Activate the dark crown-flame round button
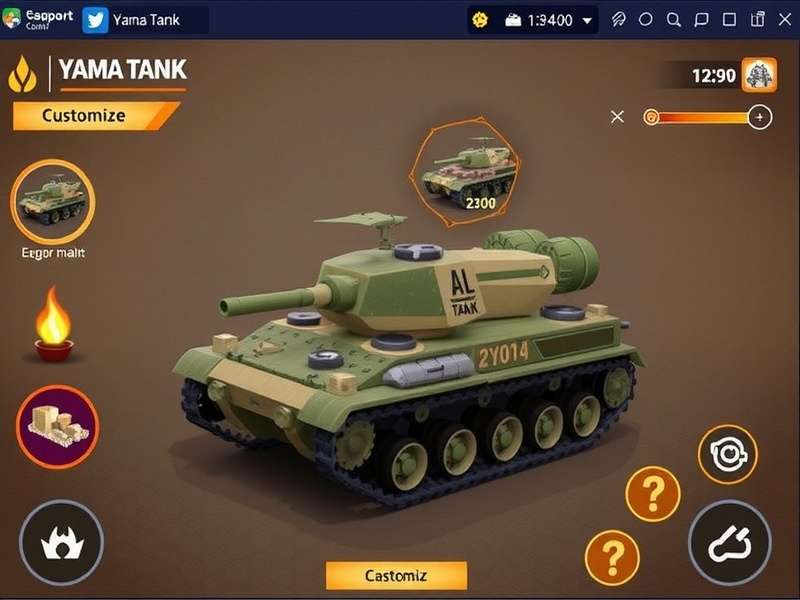The height and width of the screenshot is (600, 800). click(x=61, y=542)
